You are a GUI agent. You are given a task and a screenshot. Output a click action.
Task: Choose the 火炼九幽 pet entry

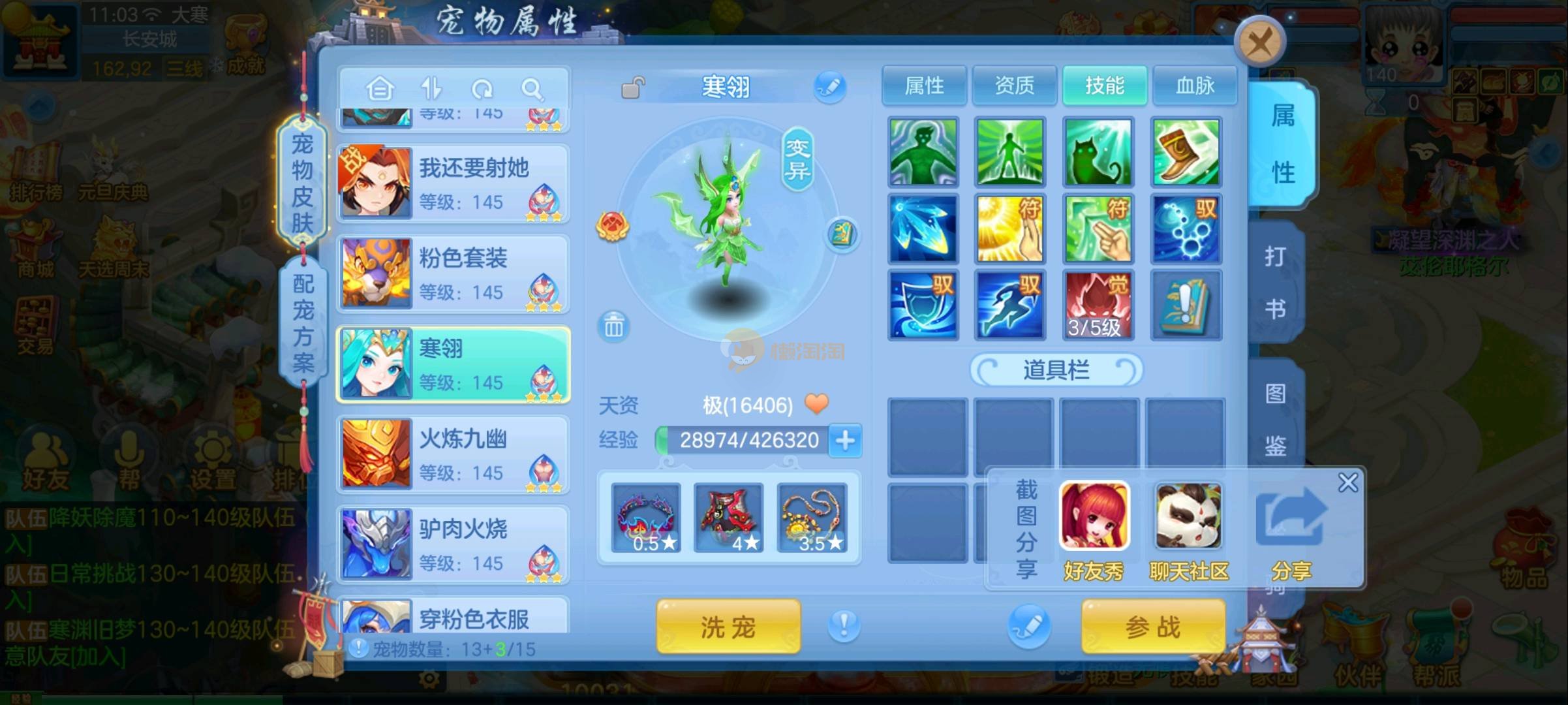(x=453, y=455)
